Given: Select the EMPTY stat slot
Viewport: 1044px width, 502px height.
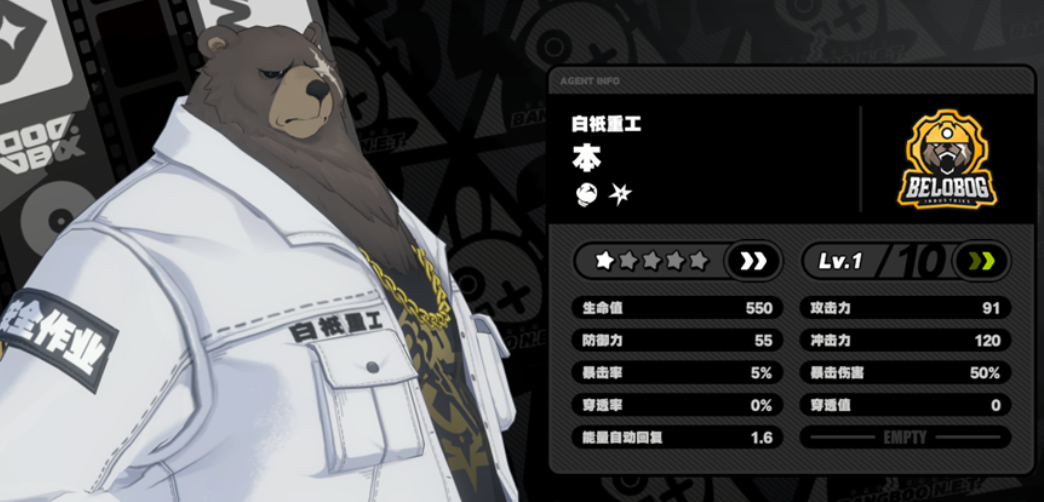Looking at the screenshot, I should click(906, 437).
